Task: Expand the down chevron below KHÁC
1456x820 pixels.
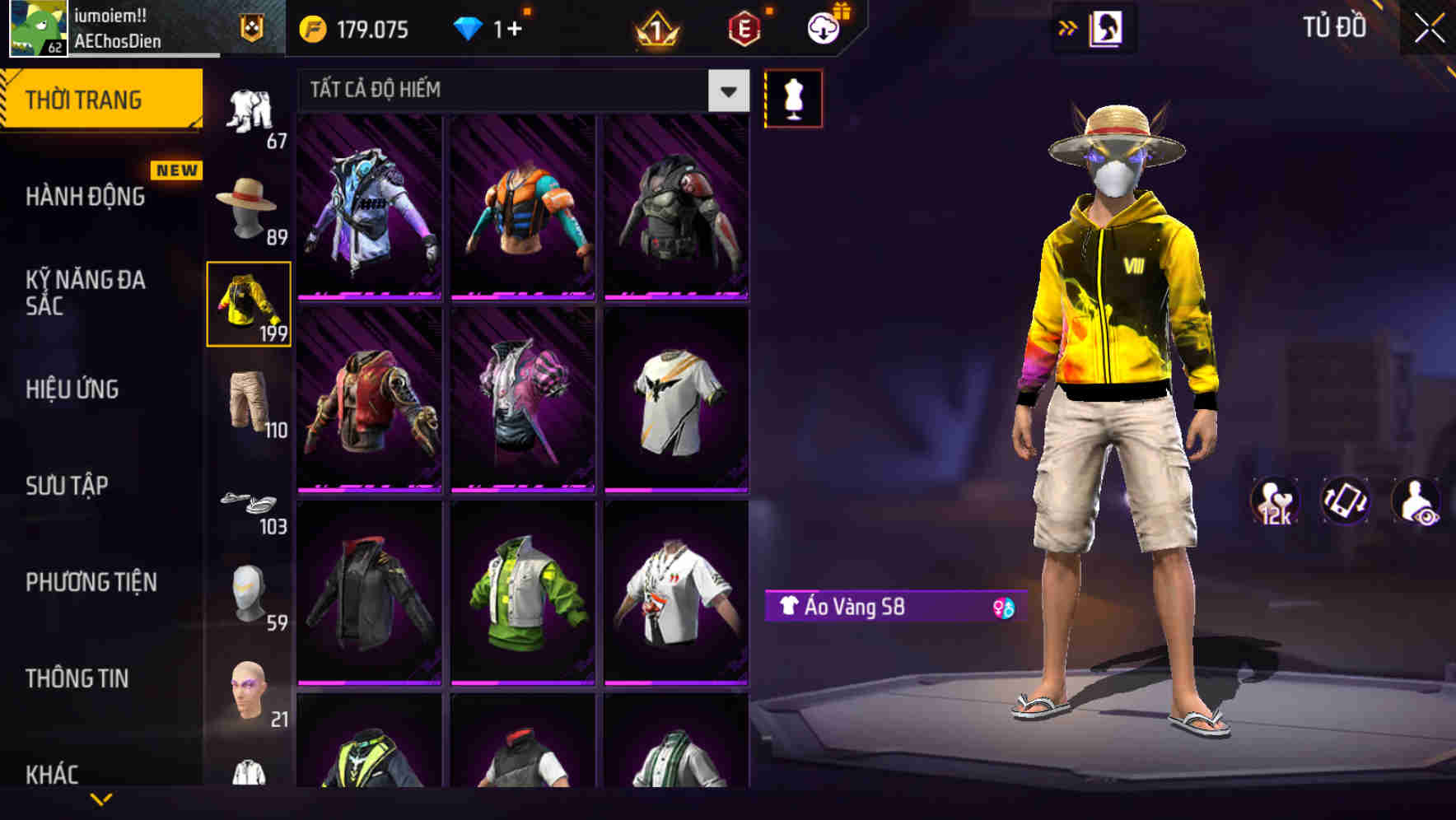Action: coord(101,798)
